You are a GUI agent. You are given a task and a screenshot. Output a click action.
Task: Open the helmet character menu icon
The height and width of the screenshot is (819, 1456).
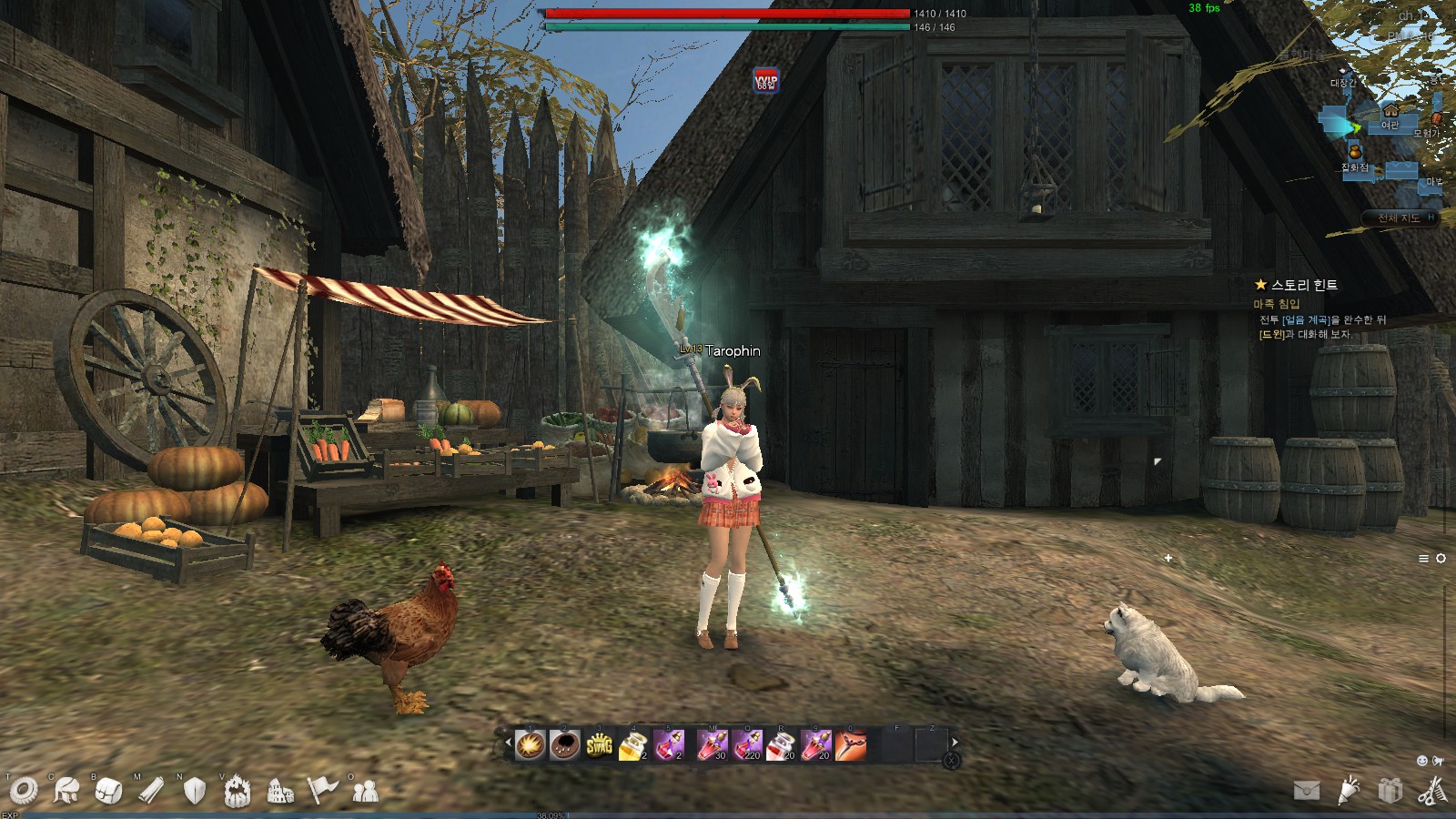(x=66, y=791)
